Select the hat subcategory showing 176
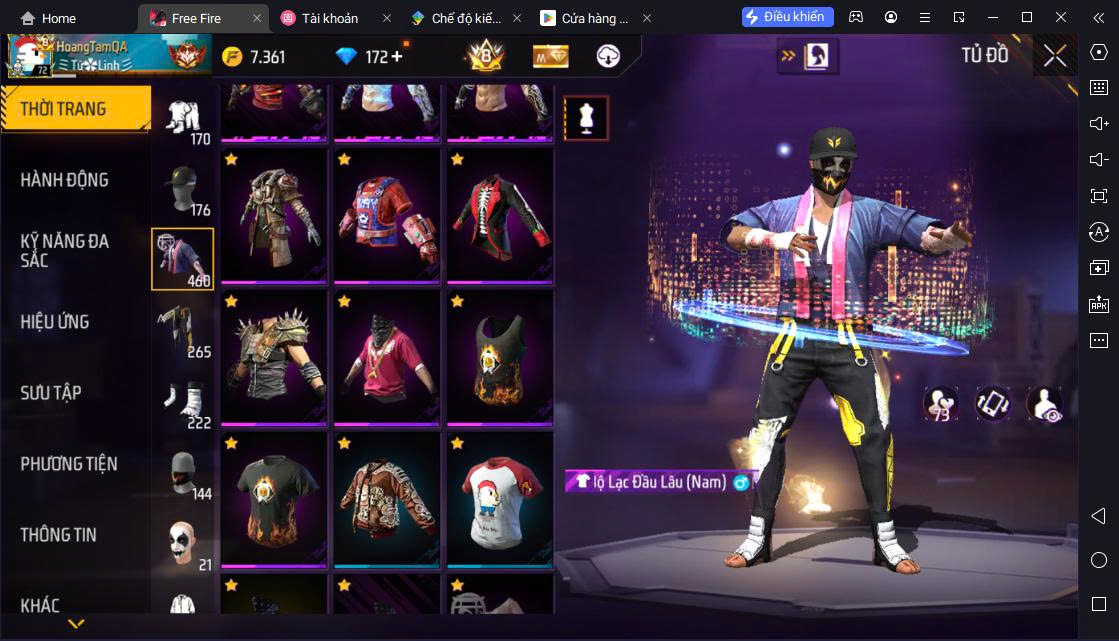 pyautogui.click(x=183, y=189)
